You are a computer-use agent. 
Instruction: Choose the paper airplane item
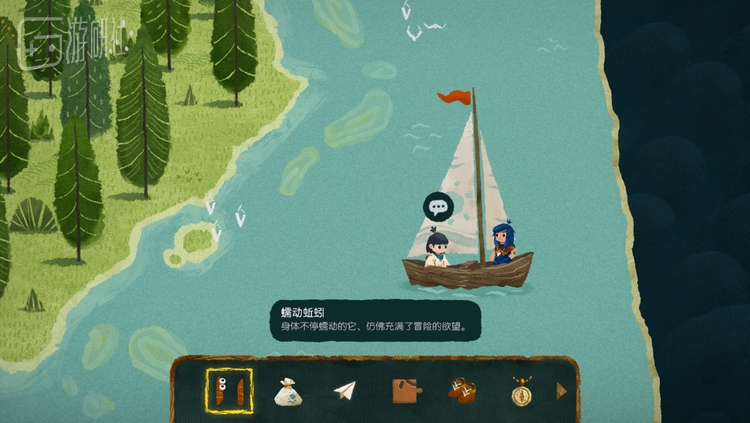coord(345,391)
